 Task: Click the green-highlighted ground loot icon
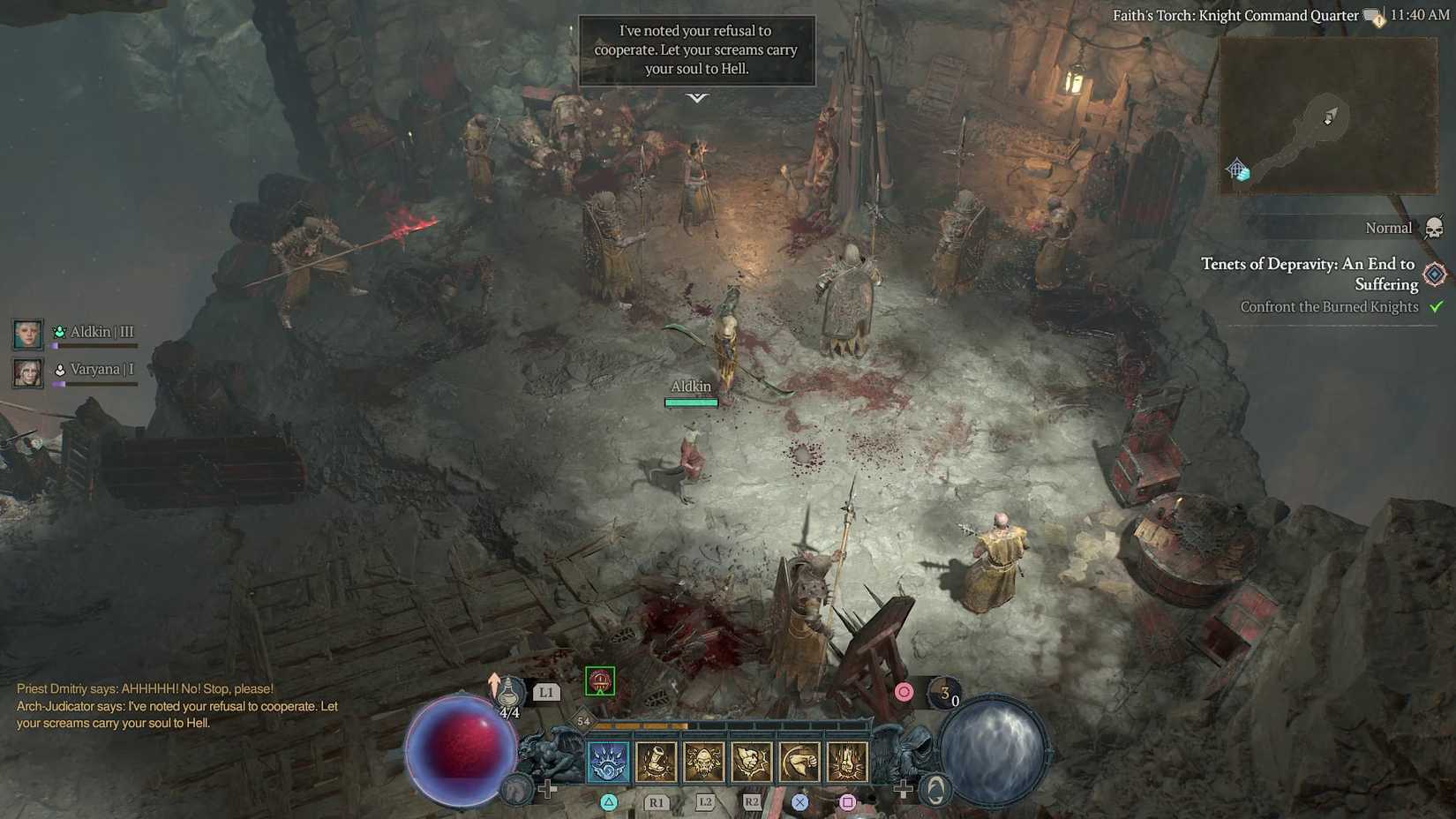click(x=601, y=680)
